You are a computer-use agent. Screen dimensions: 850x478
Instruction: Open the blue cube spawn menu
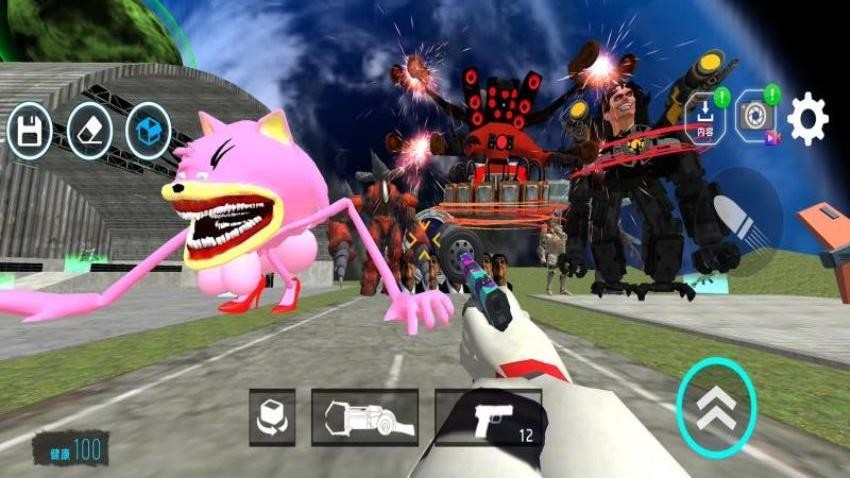[148, 131]
